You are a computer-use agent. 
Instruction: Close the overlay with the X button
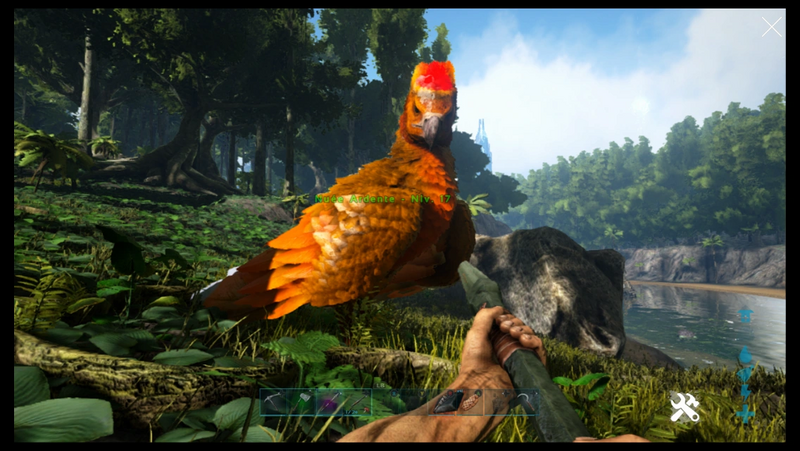(x=771, y=27)
